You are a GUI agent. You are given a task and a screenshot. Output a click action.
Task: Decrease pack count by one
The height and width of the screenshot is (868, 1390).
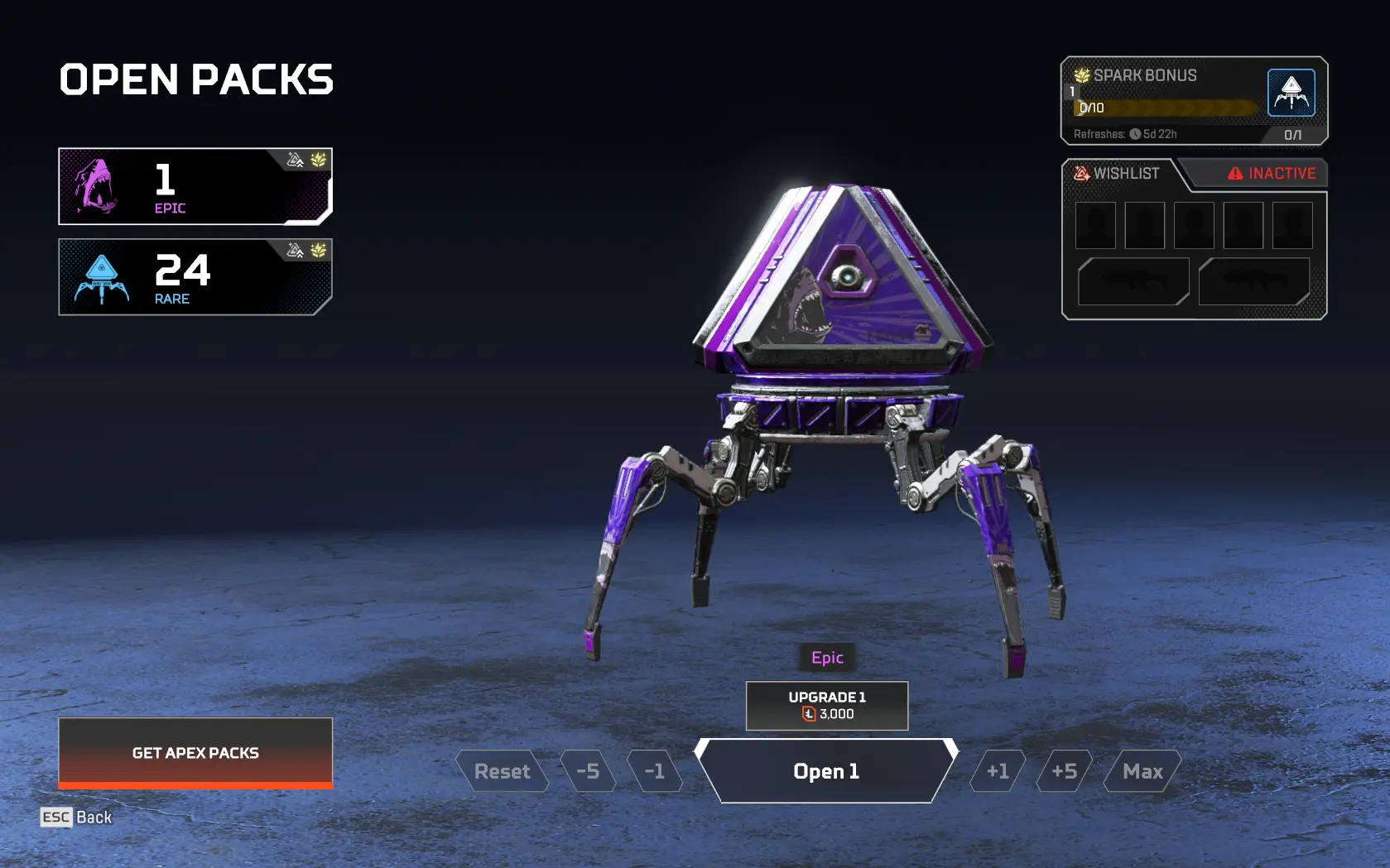(x=655, y=771)
